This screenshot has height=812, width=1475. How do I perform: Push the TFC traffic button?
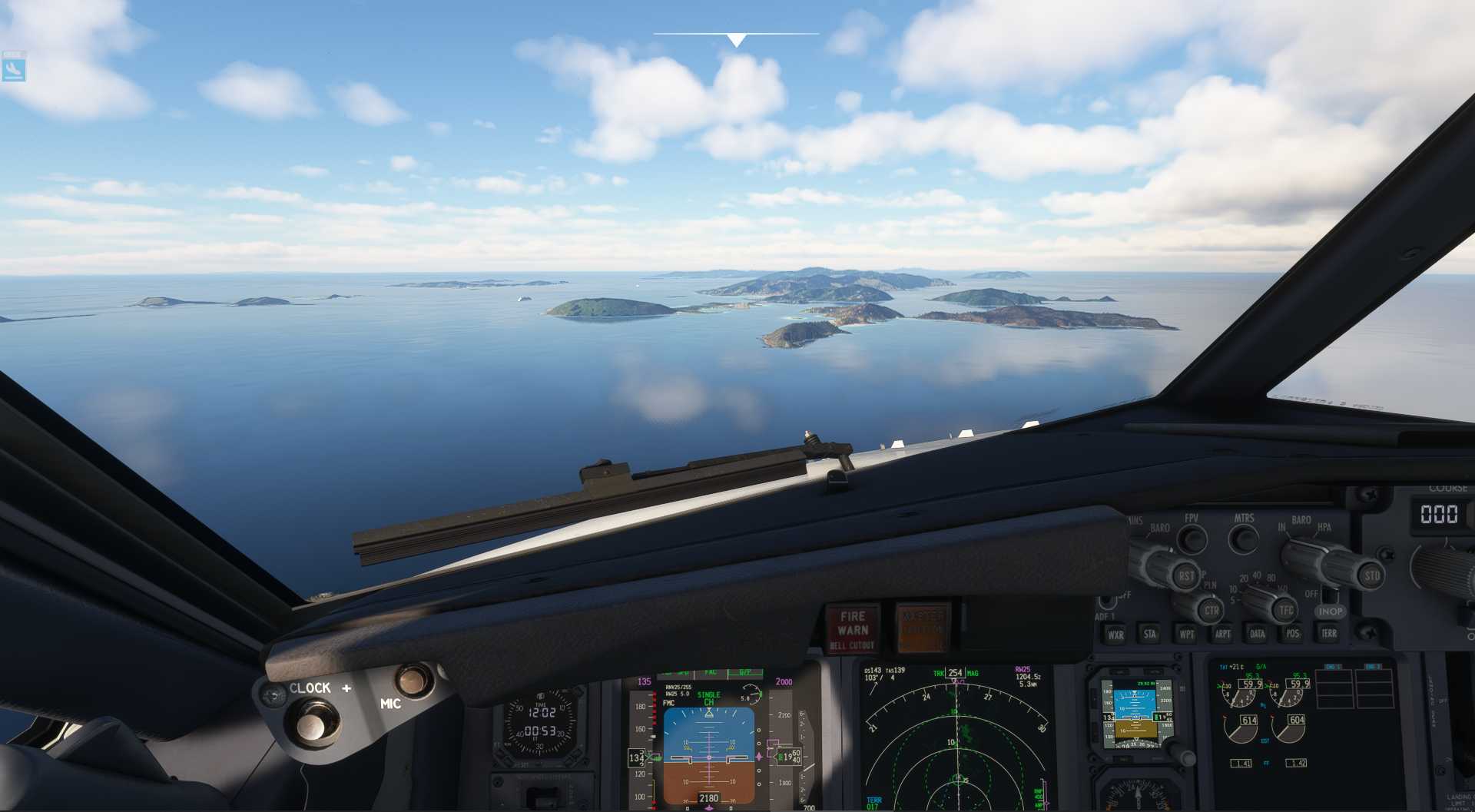[1285, 611]
